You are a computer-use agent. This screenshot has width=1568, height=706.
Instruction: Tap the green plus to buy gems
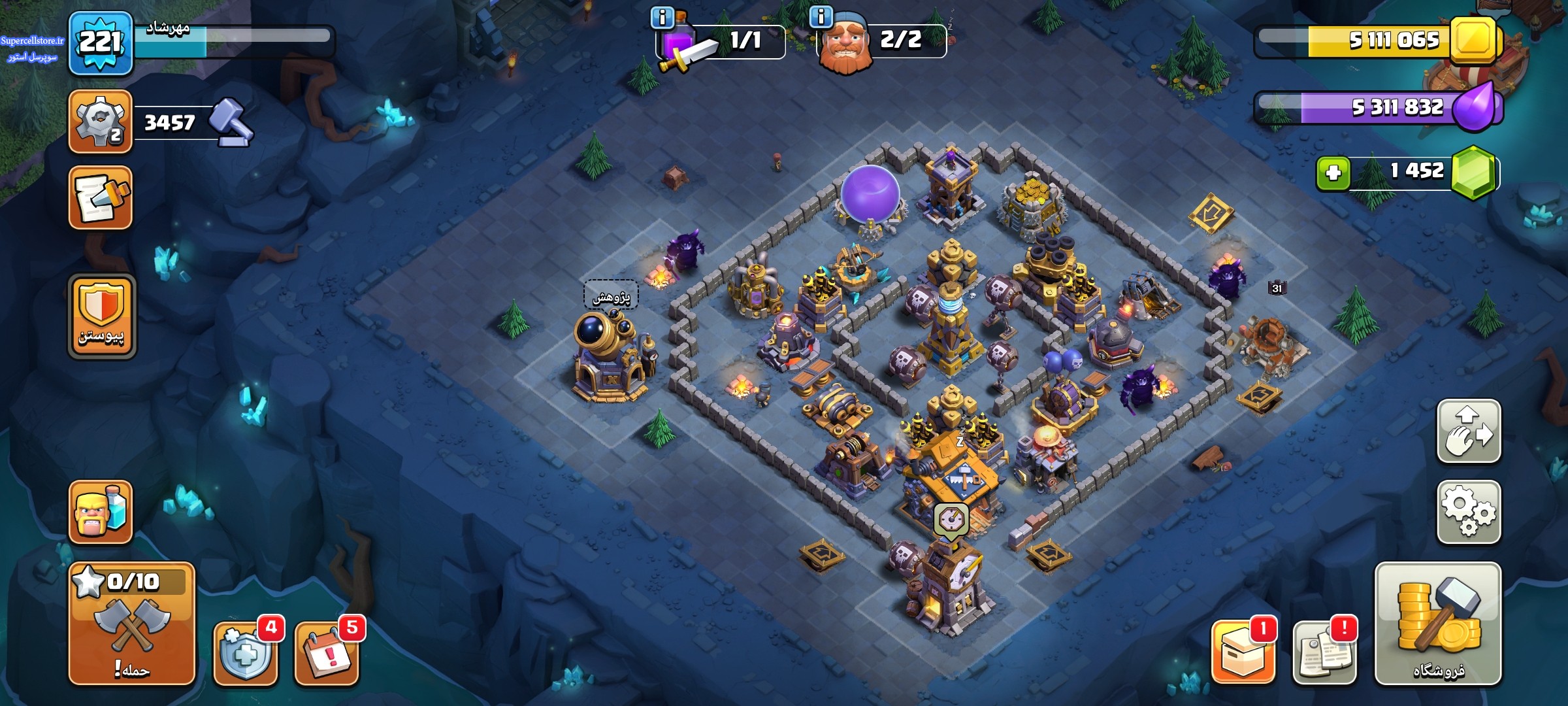[1333, 173]
